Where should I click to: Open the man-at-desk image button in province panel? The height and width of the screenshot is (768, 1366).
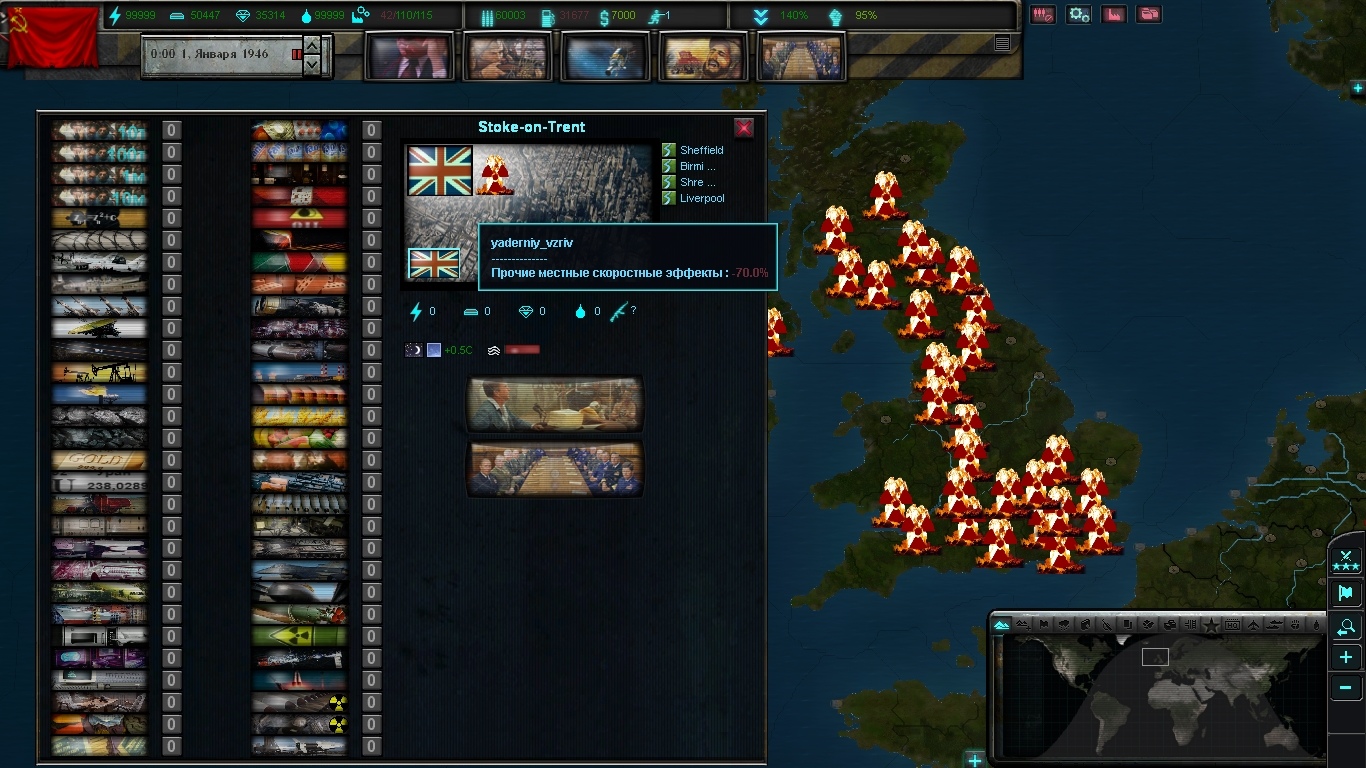(x=555, y=404)
